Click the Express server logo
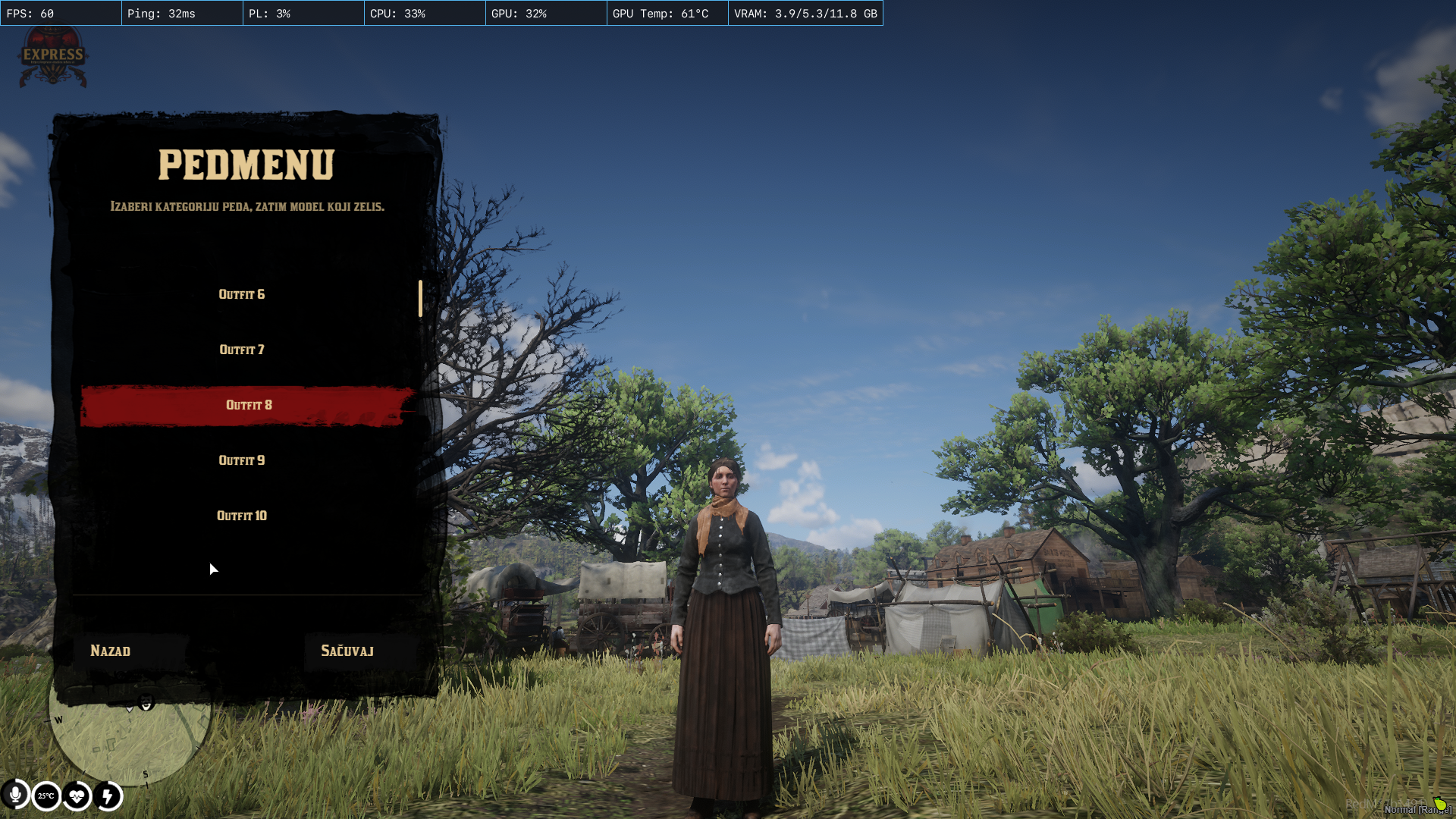The width and height of the screenshot is (1456, 819). point(52,56)
